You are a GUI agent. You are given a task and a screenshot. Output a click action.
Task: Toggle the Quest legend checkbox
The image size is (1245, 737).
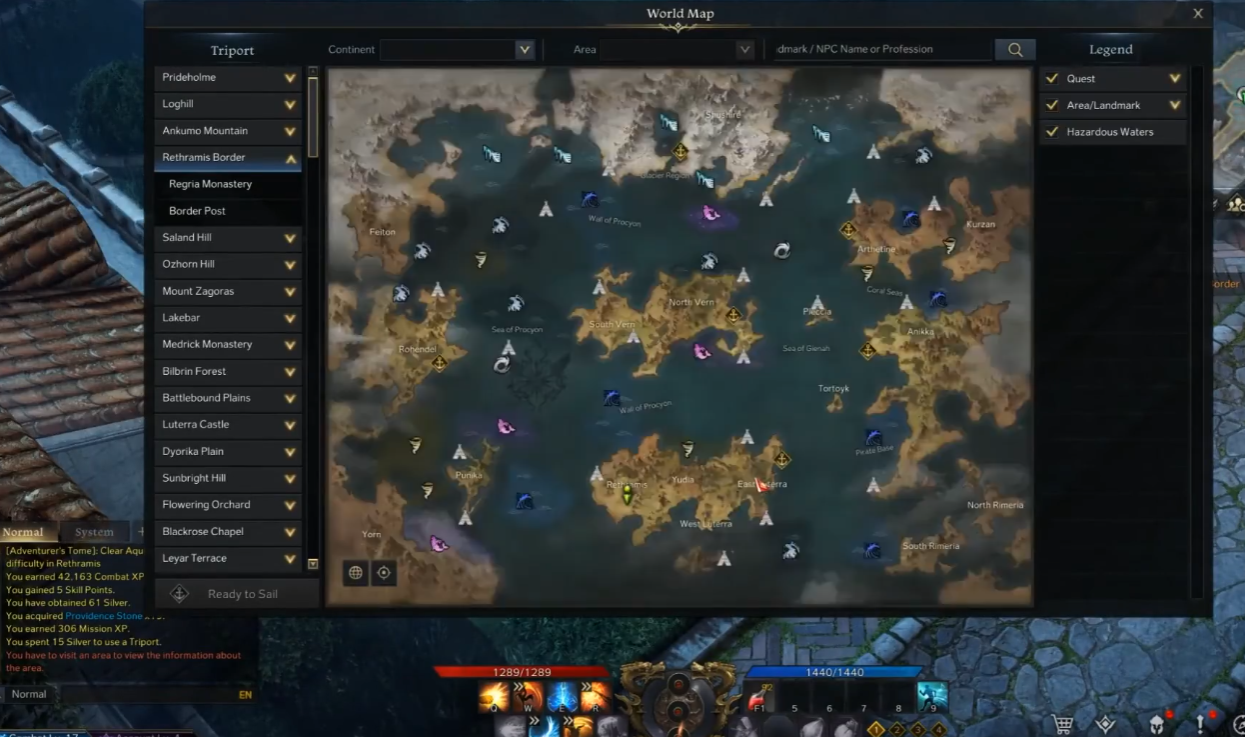(1052, 78)
